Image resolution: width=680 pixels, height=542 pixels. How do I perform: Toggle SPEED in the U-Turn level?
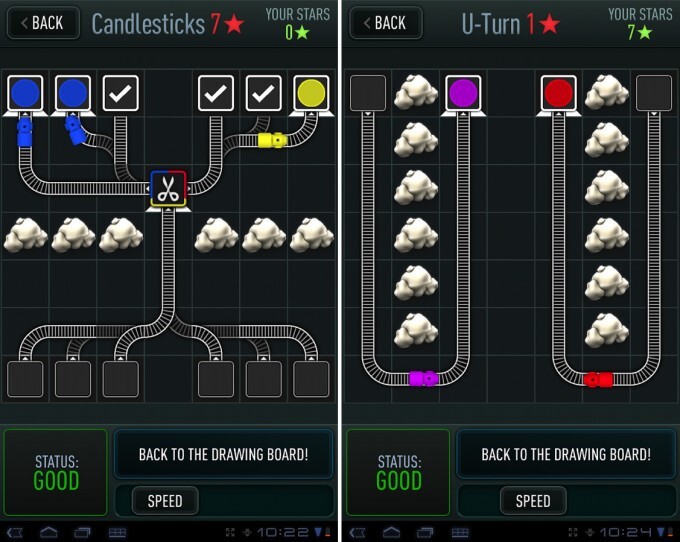pyautogui.click(x=533, y=500)
